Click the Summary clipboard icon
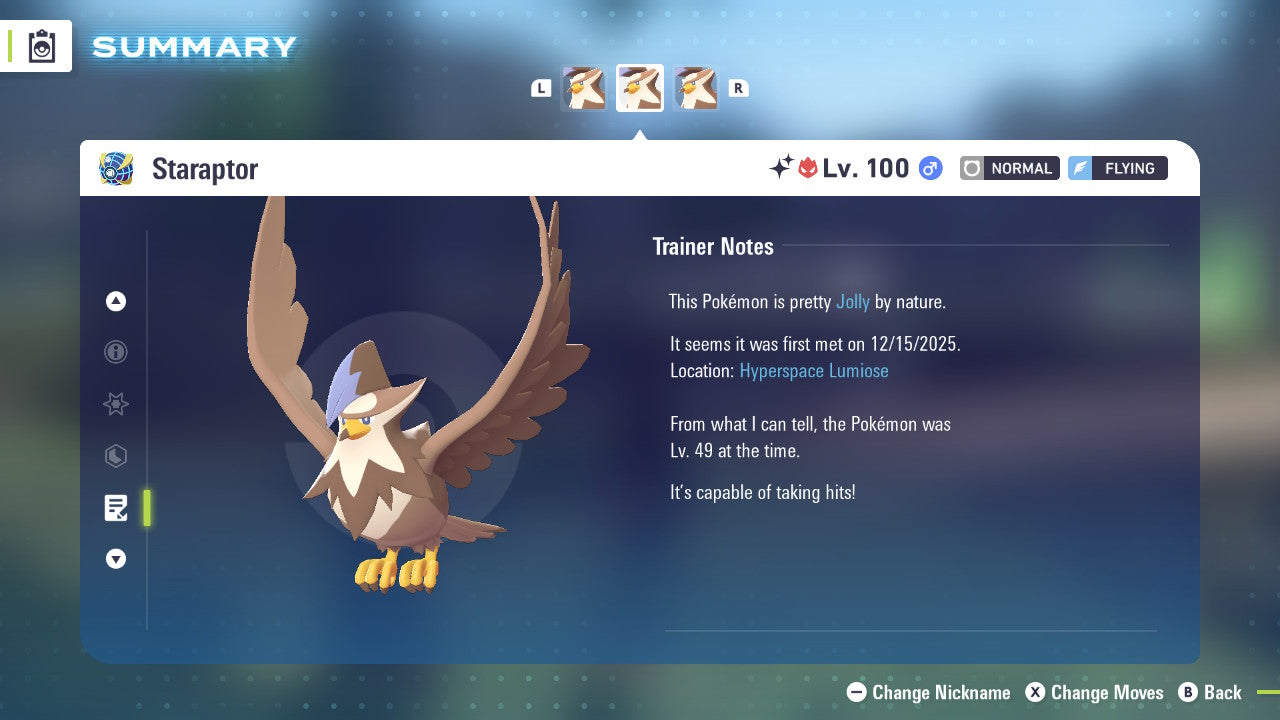 tap(41, 45)
